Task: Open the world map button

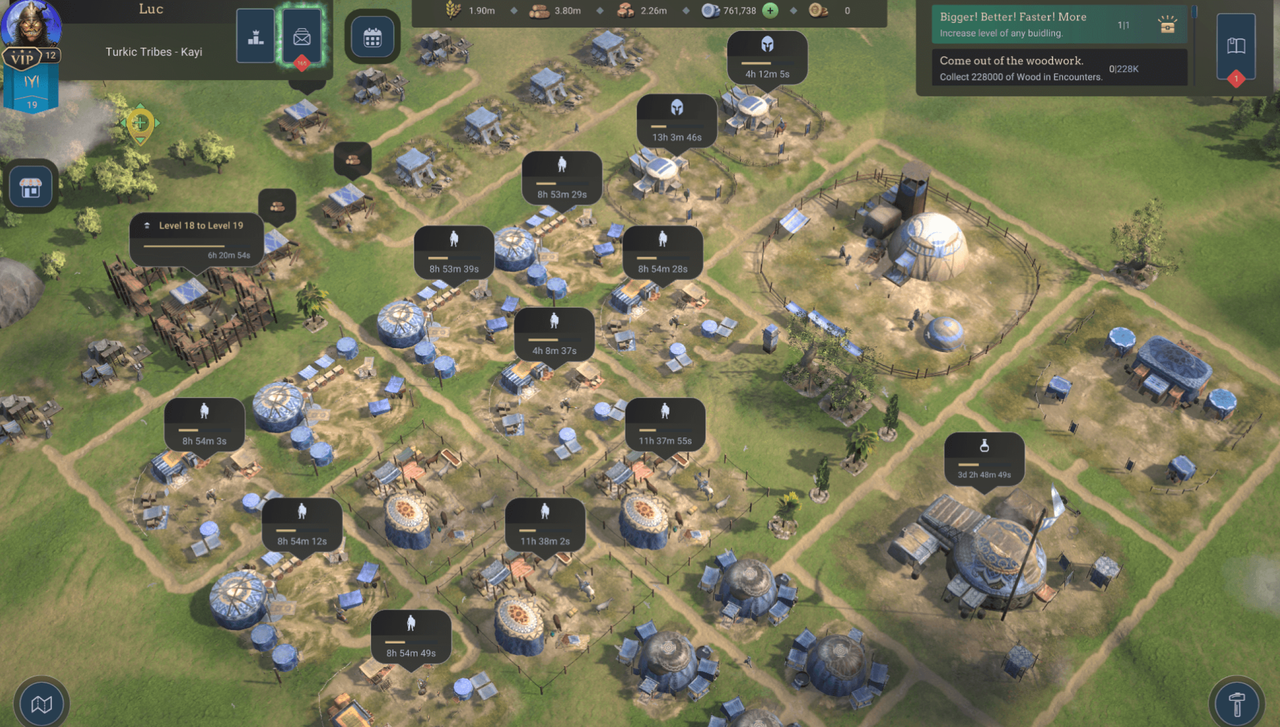Action: pyautogui.click(x=41, y=704)
